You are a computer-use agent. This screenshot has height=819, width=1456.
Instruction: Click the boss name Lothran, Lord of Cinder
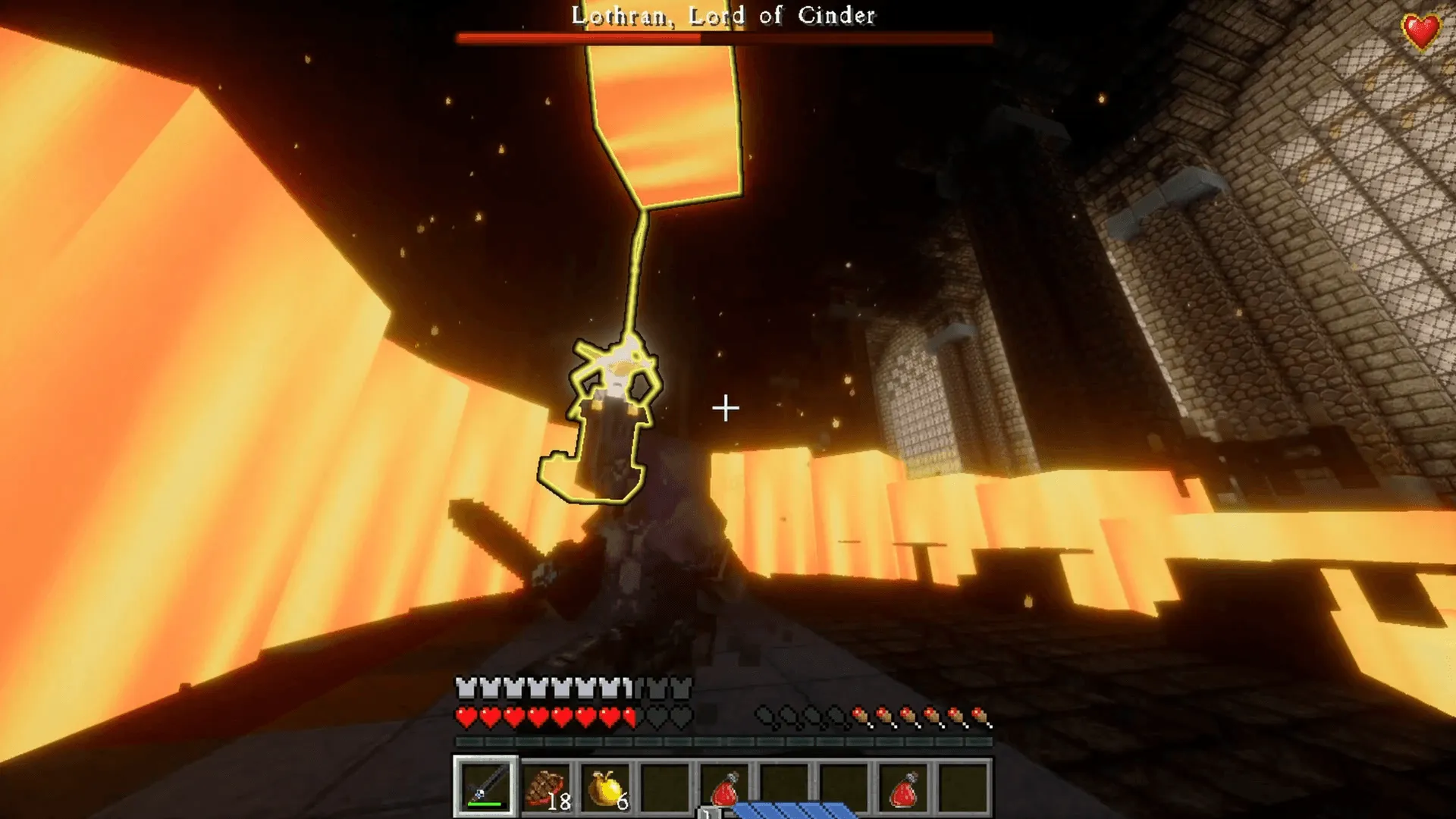tap(720, 14)
